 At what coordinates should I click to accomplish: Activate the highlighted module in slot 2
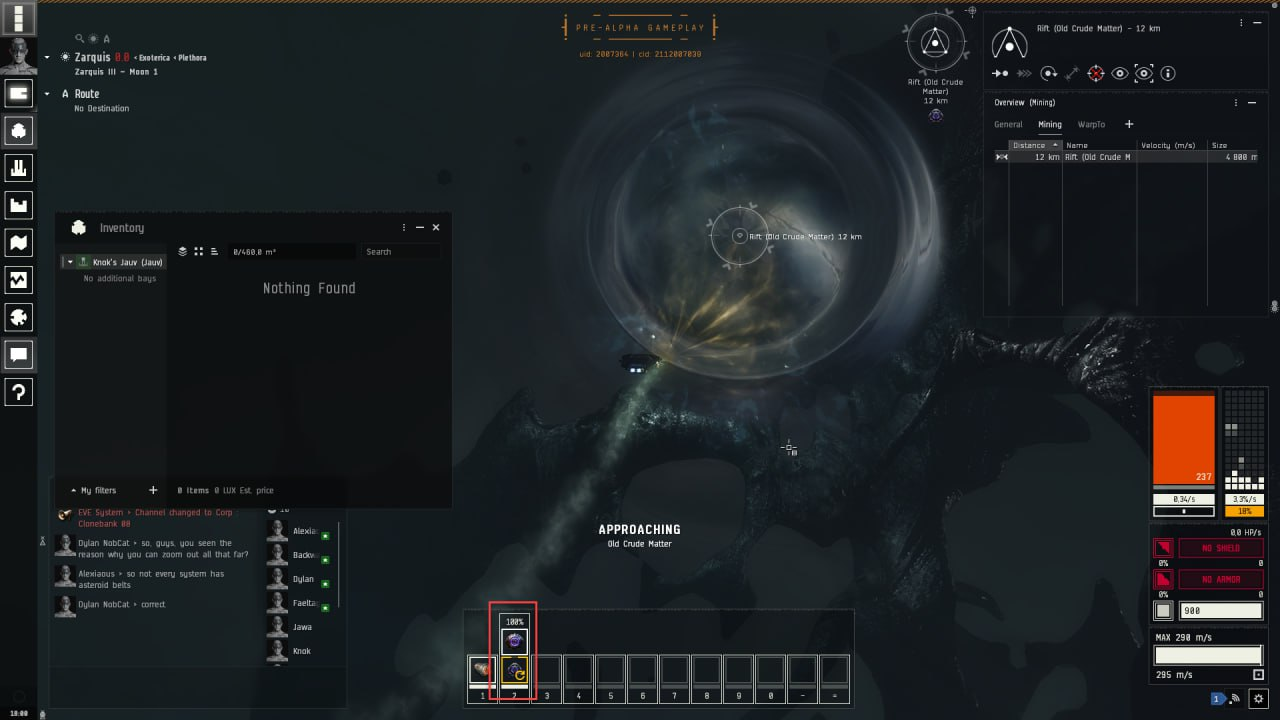click(x=514, y=670)
